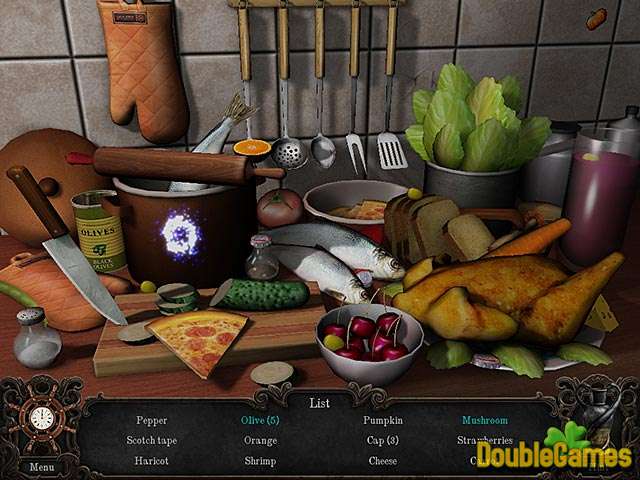Select the highlighted Mushroom entry

tap(484, 421)
